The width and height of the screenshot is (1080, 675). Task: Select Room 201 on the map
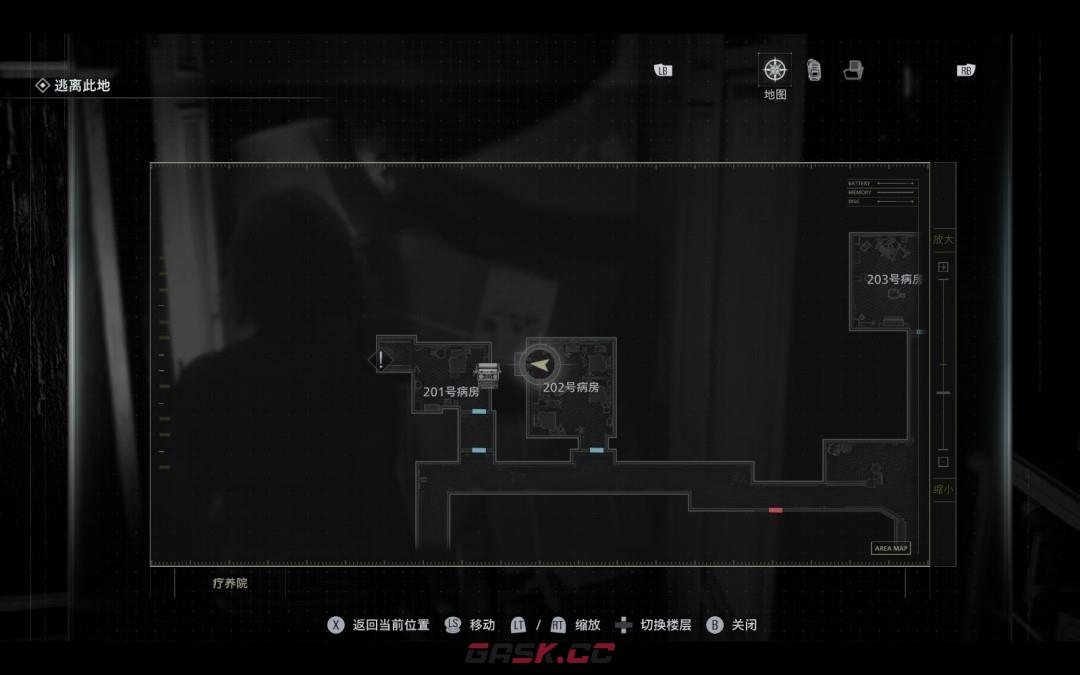pyautogui.click(x=451, y=392)
